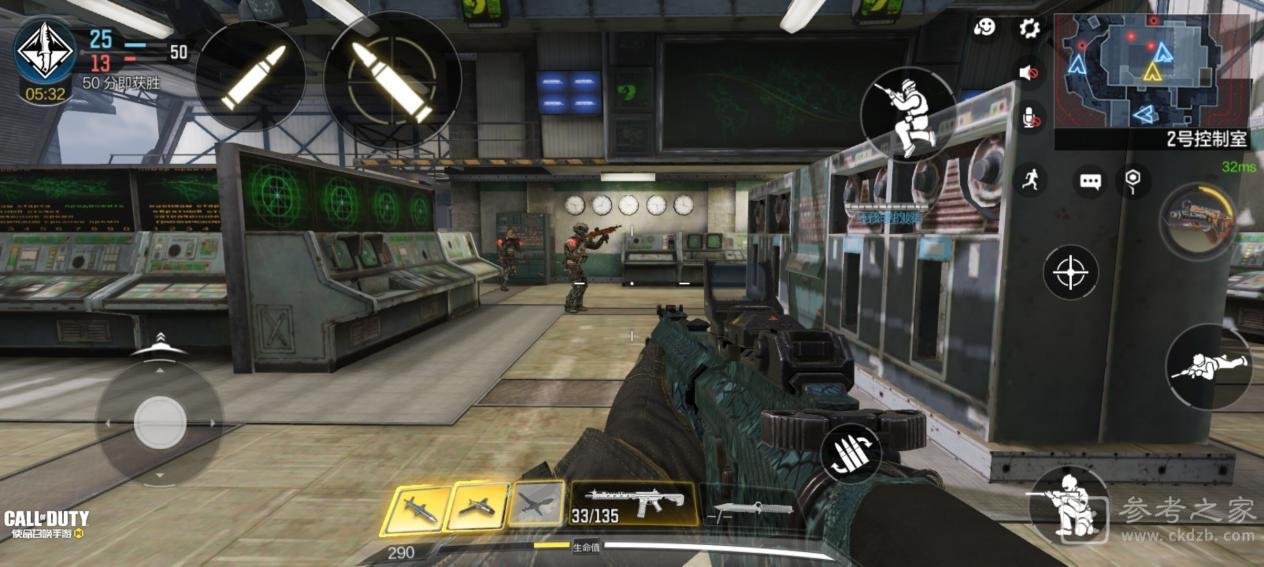
Task: Open the settings gear
Action: [1029, 28]
